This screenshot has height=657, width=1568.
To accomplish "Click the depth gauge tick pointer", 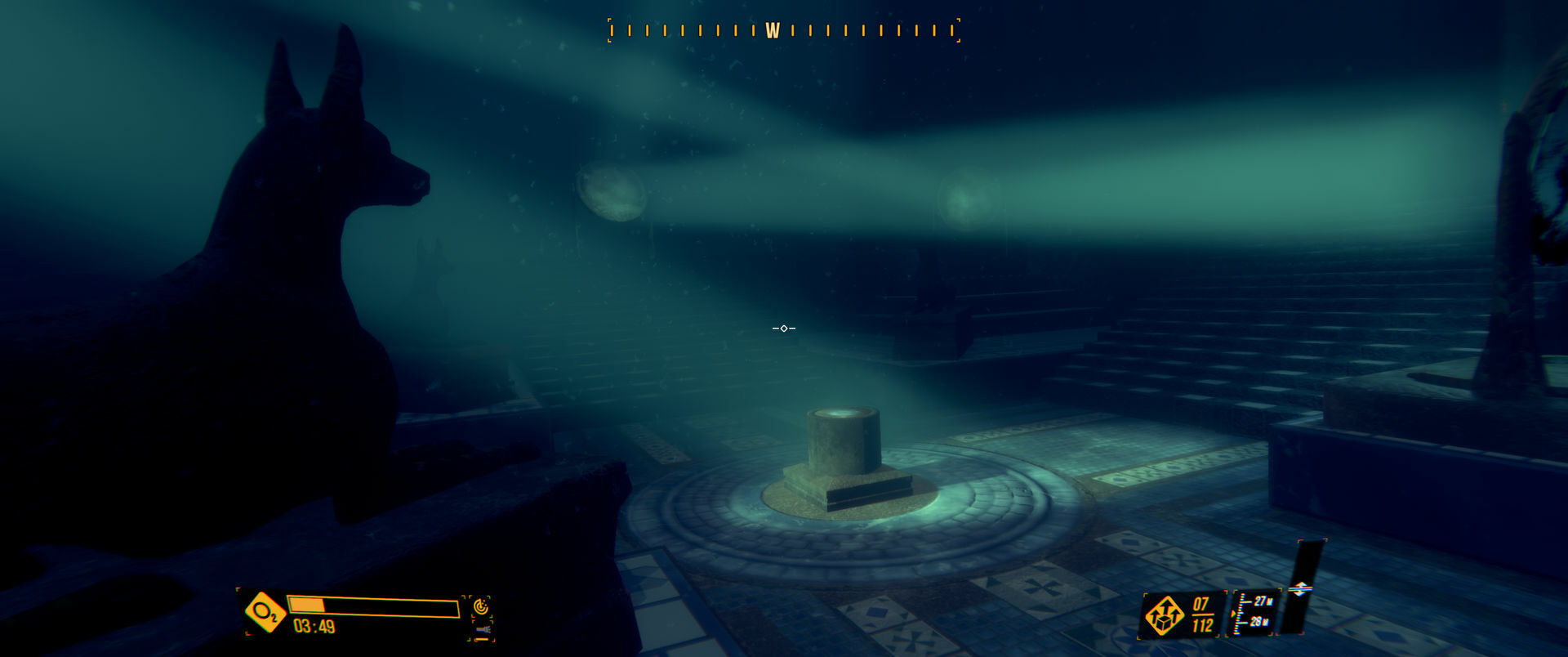I will pos(1234,614).
